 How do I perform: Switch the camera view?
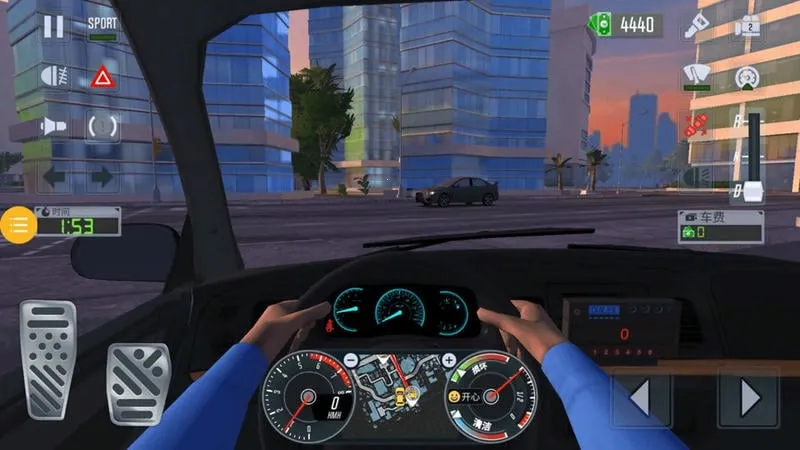(746, 27)
